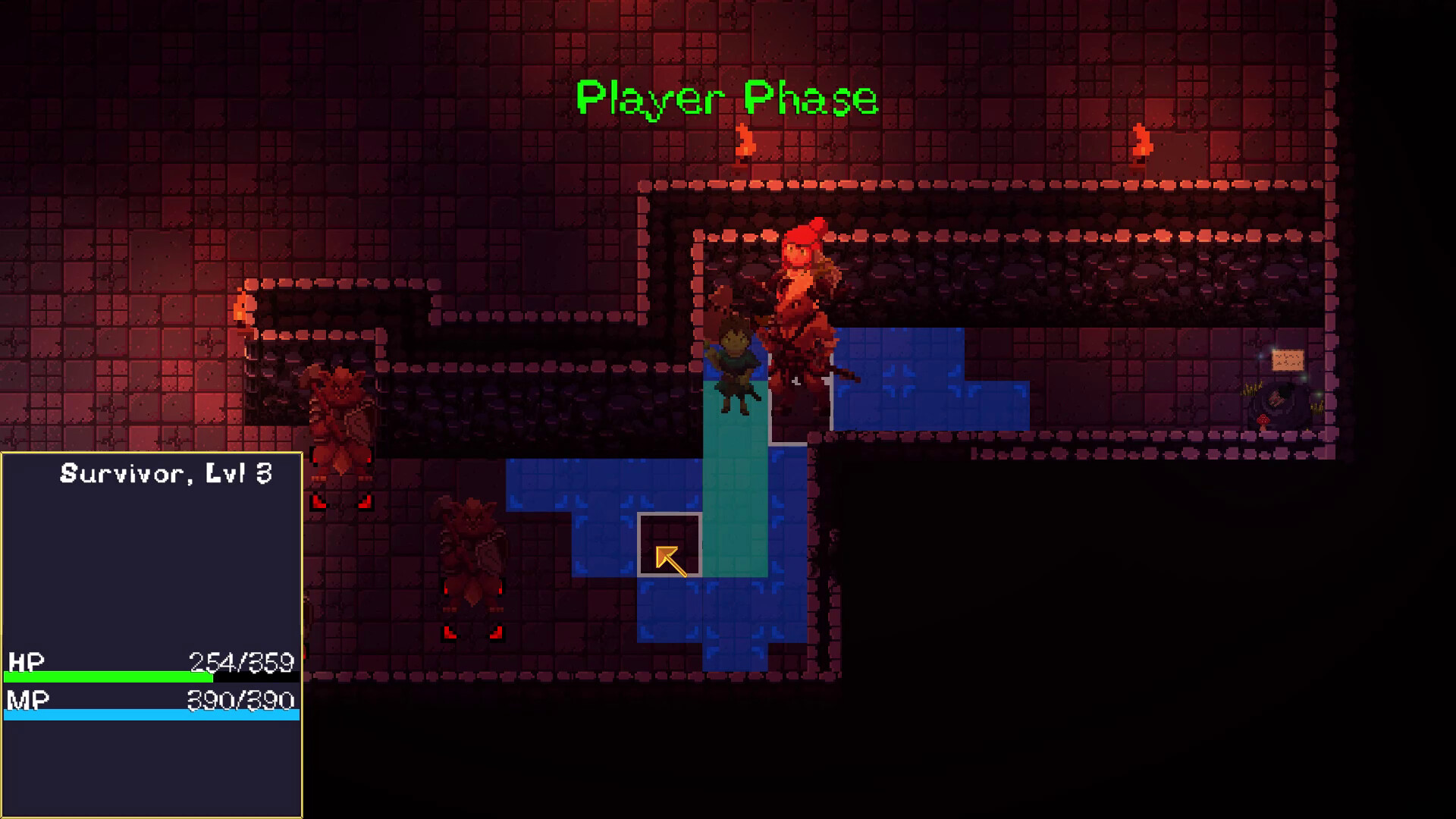Open the sign posted on the right wall

point(1288,360)
